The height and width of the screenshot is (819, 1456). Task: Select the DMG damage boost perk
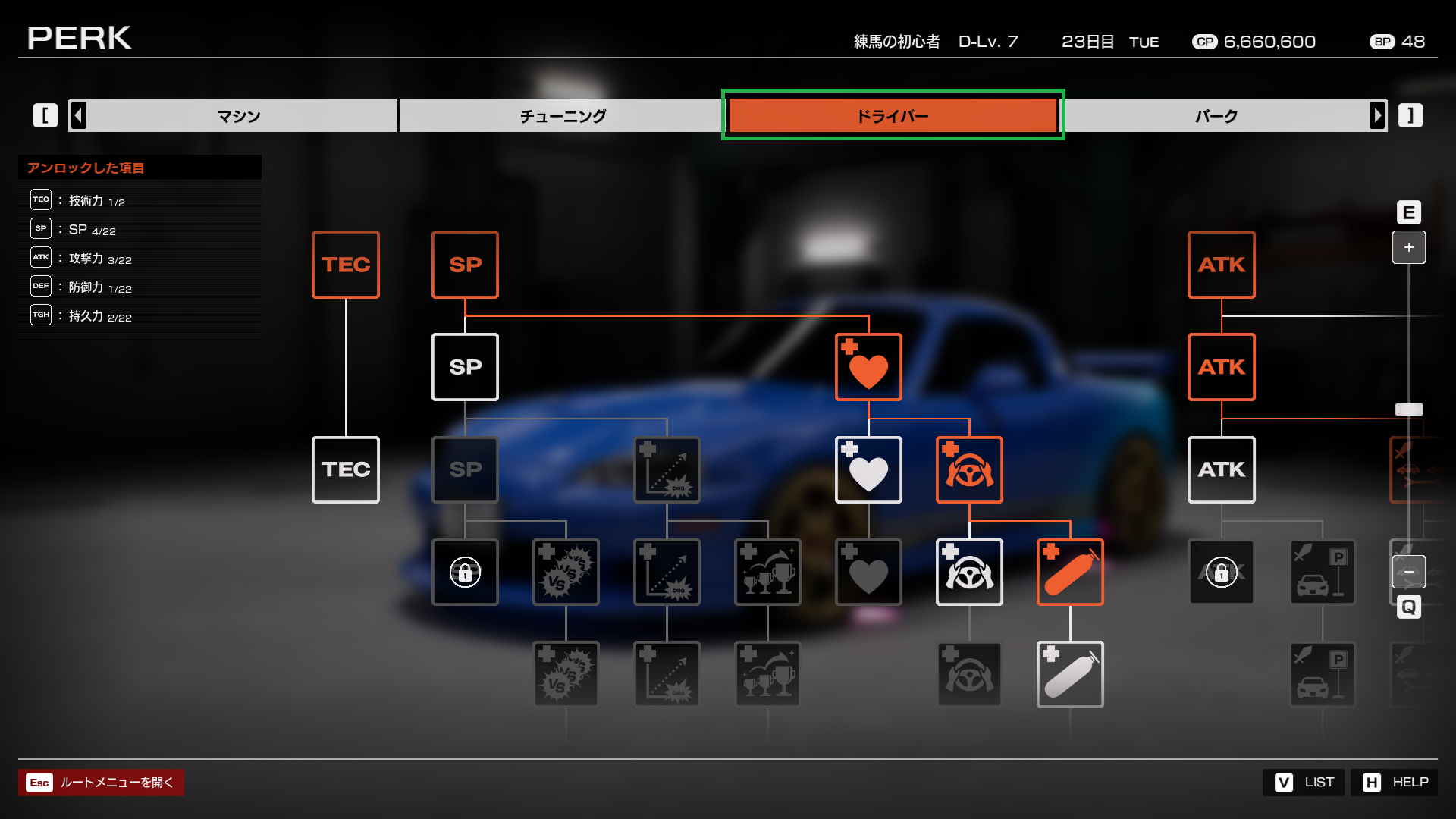[x=667, y=470]
